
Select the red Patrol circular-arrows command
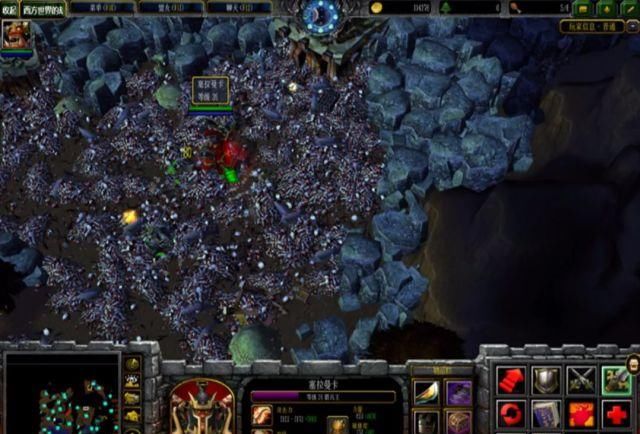510,413
